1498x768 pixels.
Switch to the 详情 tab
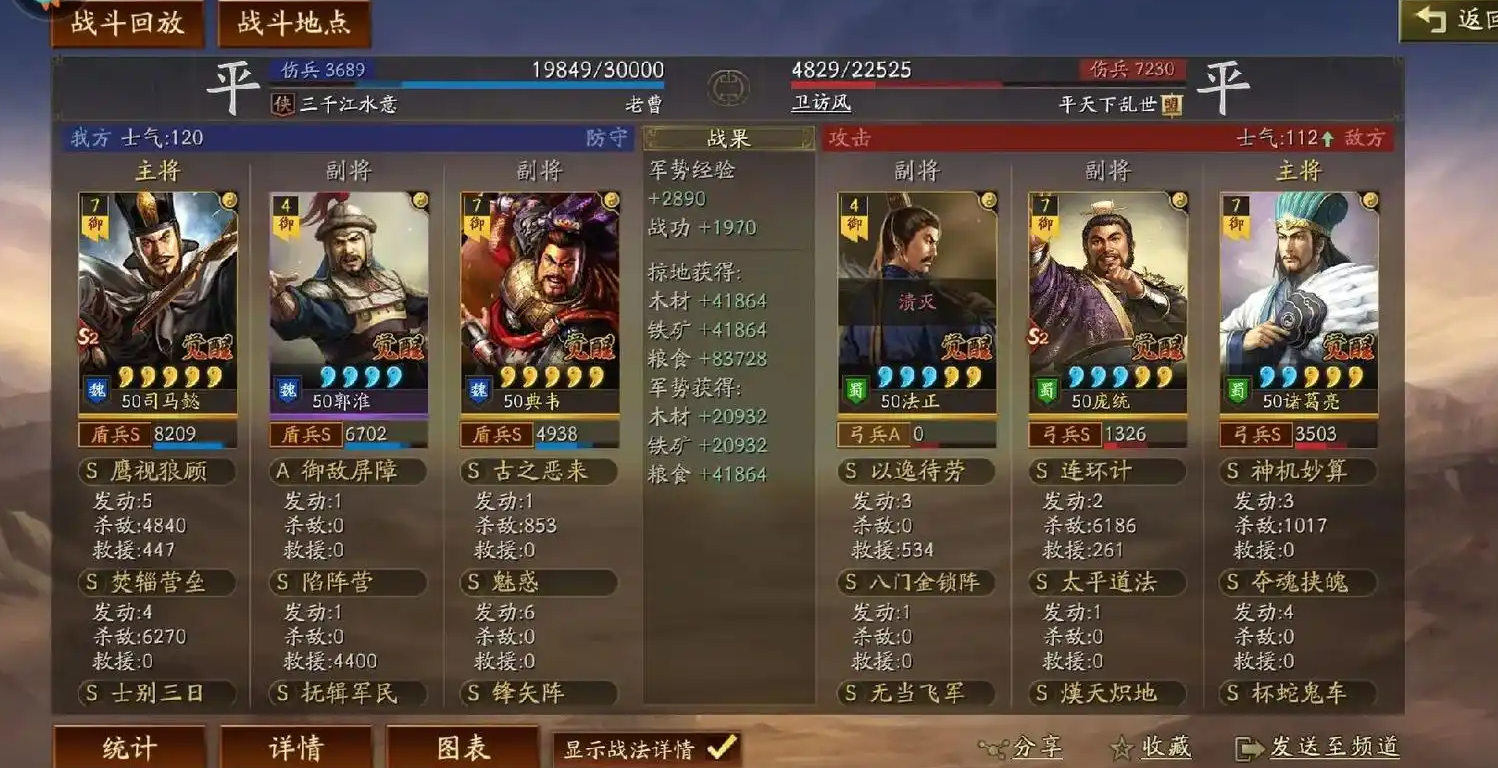(297, 747)
